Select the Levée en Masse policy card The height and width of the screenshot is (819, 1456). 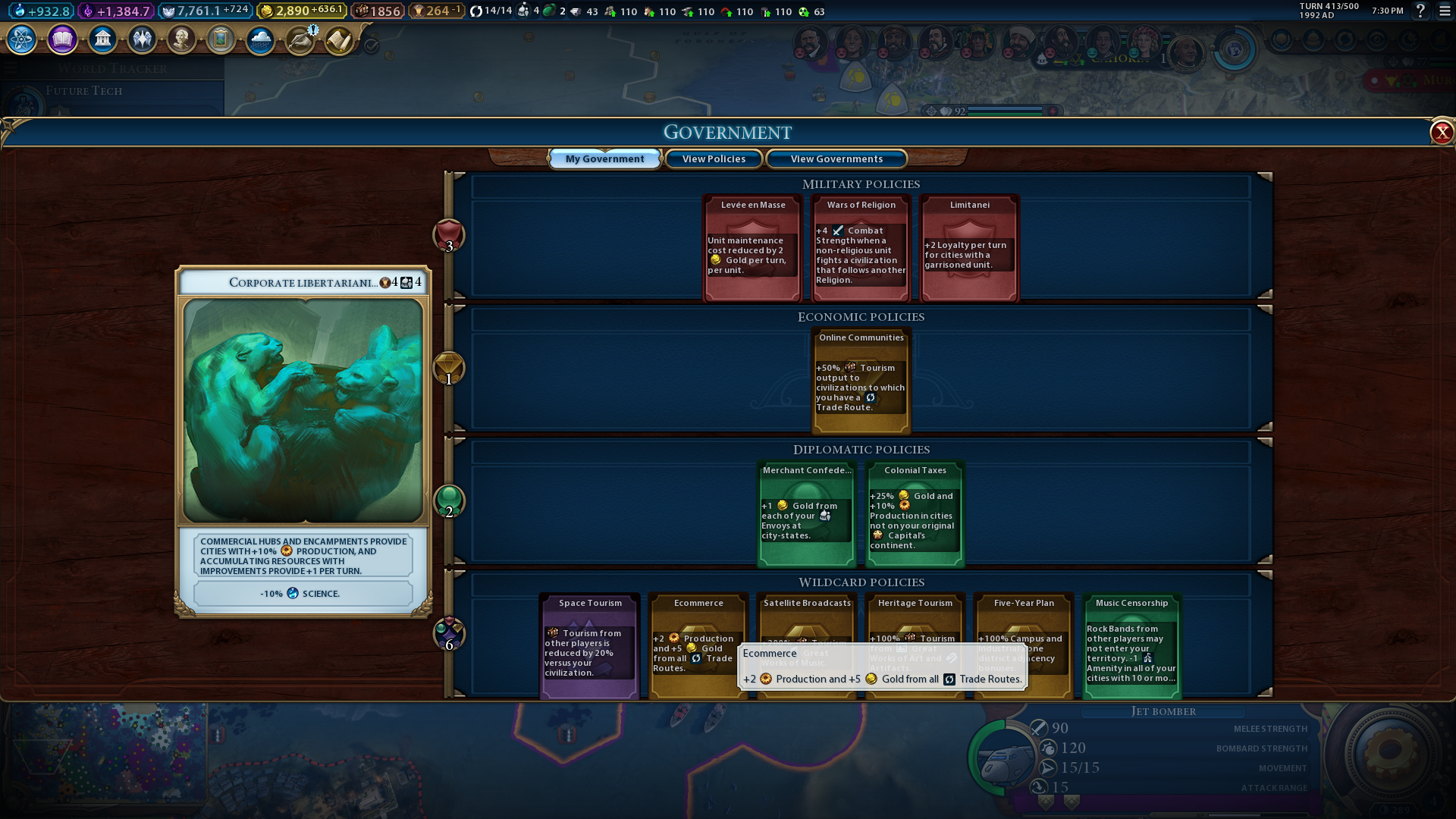pos(752,249)
